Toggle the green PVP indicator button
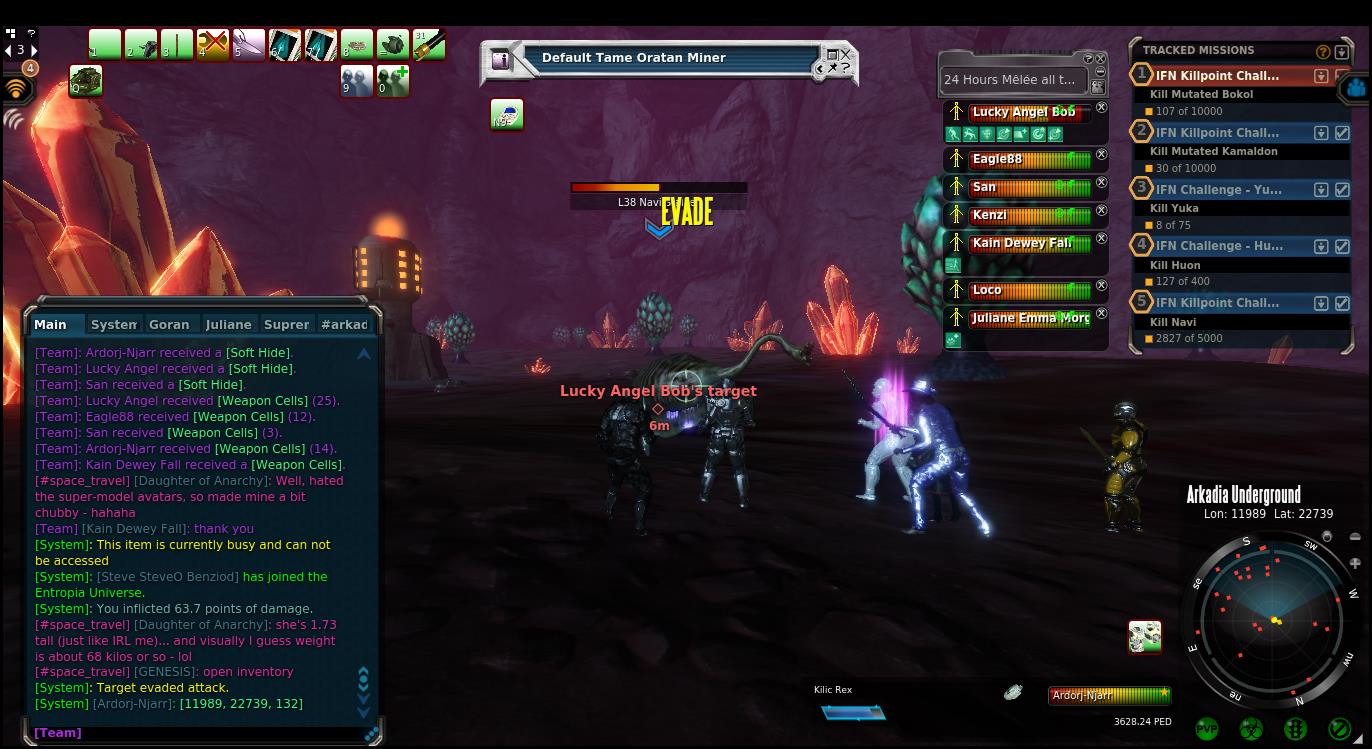 coord(1207,729)
